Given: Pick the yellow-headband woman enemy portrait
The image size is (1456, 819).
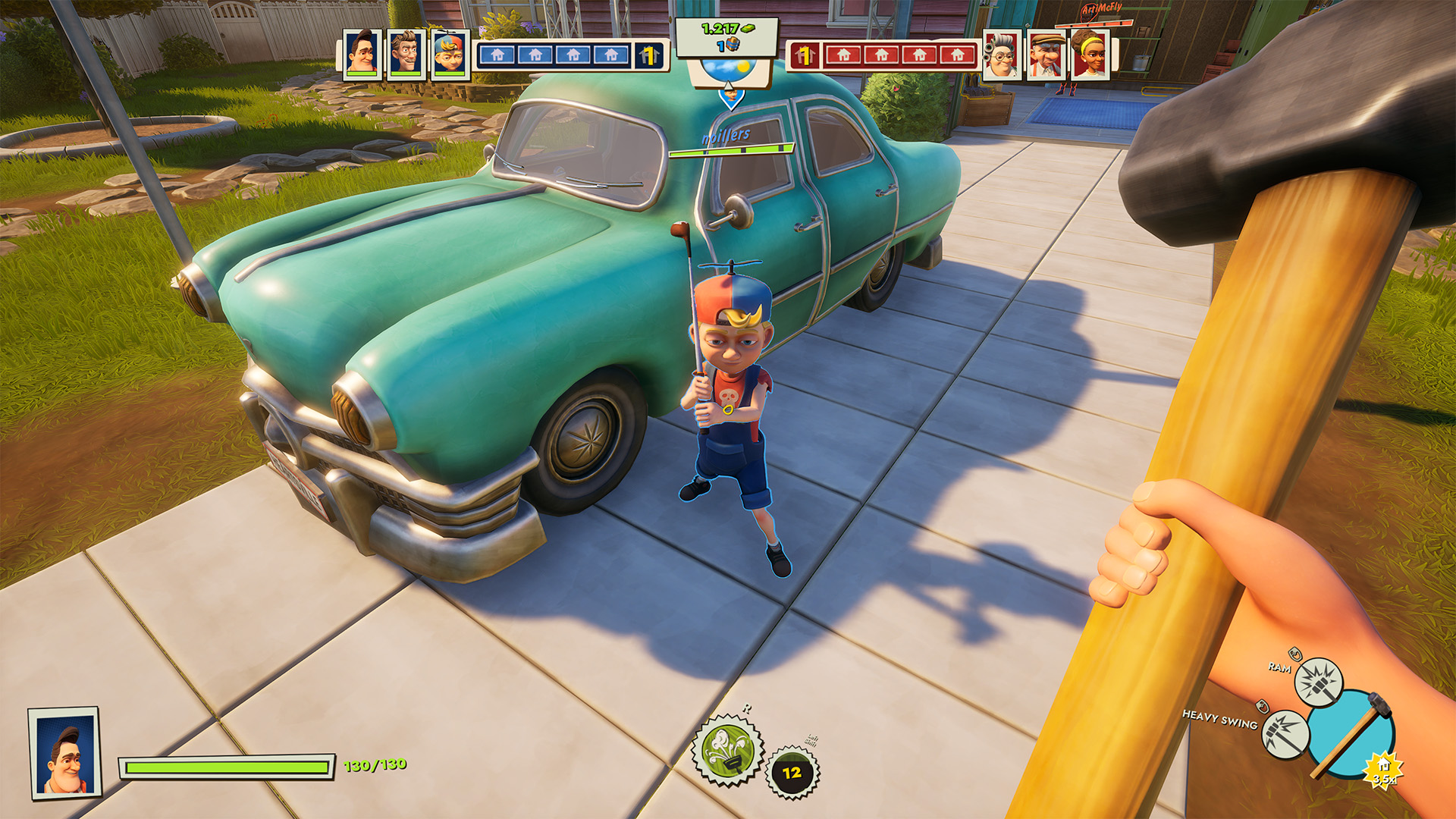Looking at the screenshot, I should coord(1090,55).
